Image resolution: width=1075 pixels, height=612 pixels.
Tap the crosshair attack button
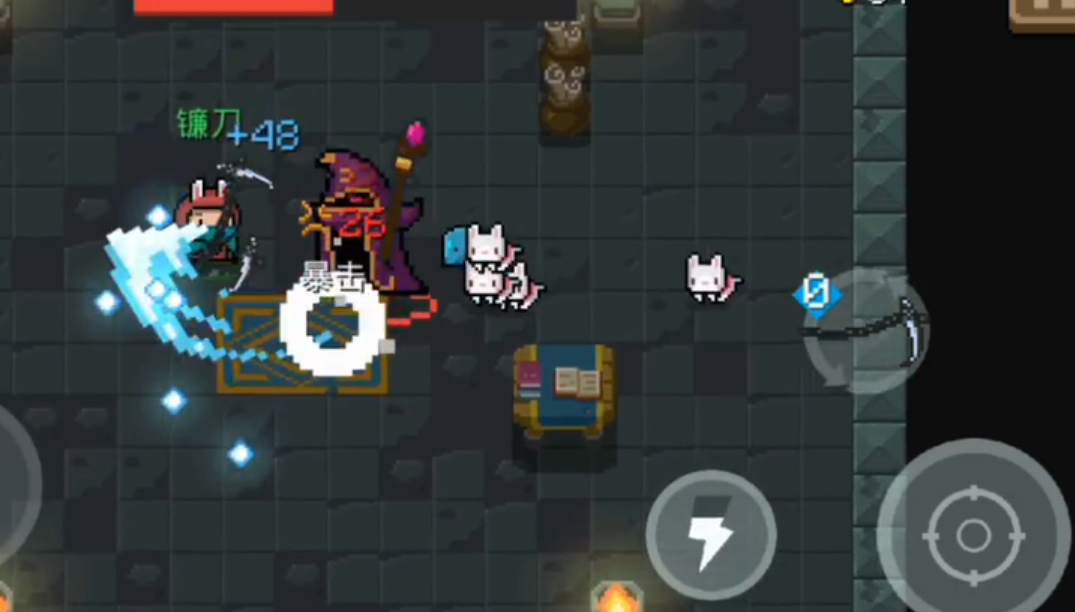(x=973, y=536)
